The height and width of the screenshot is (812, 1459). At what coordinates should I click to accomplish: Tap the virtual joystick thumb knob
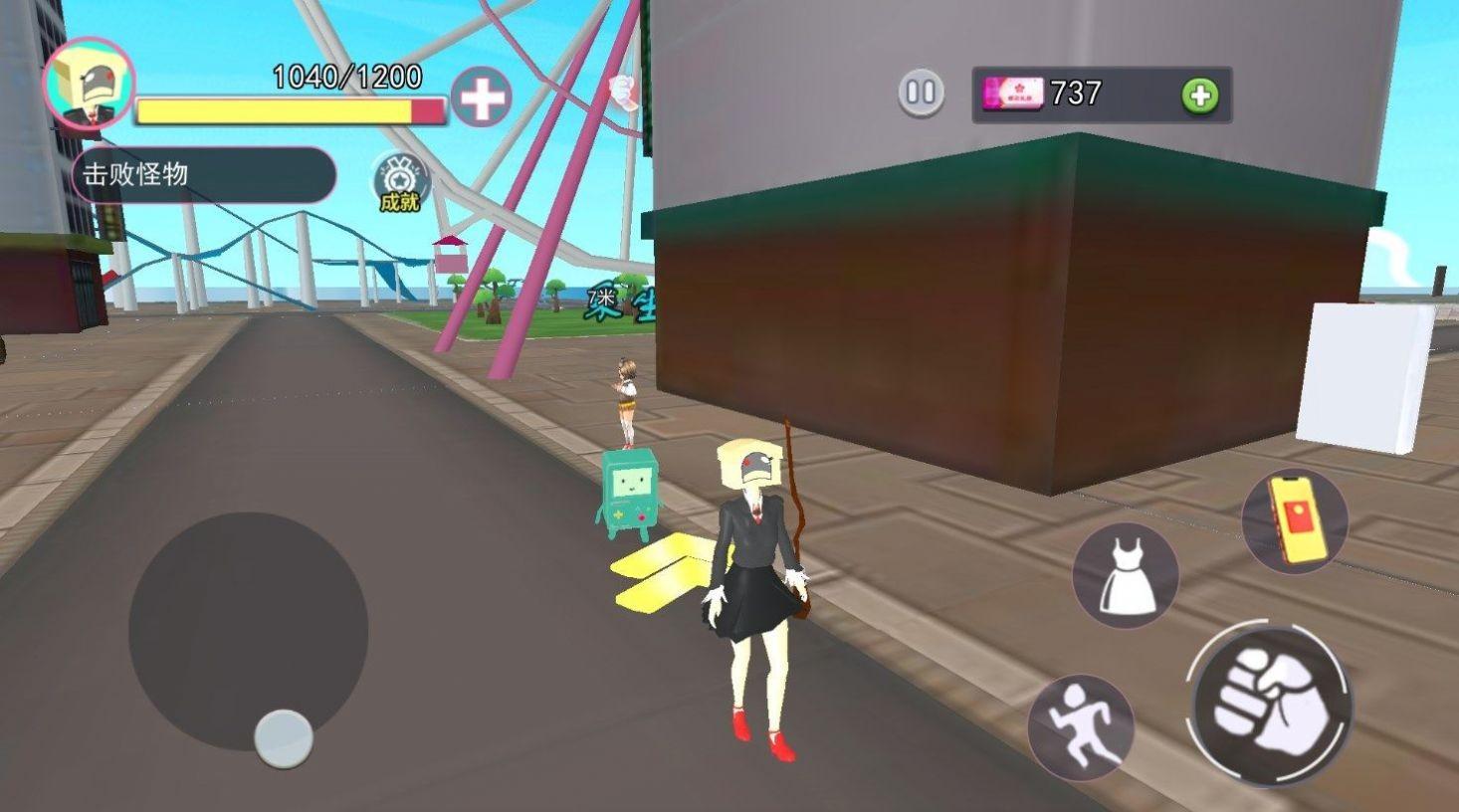(x=284, y=738)
